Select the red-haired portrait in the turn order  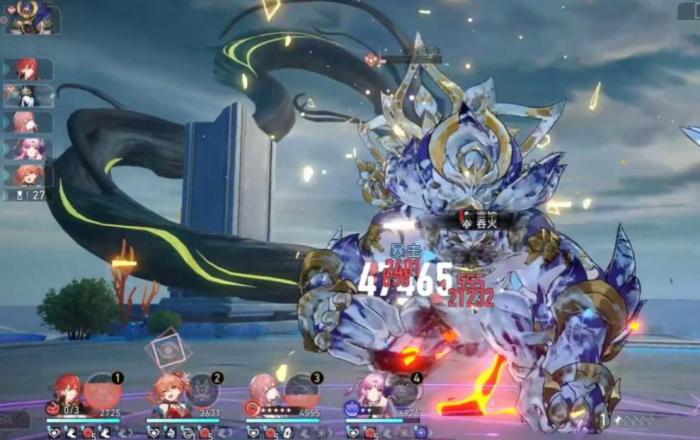[x=27, y=69]
